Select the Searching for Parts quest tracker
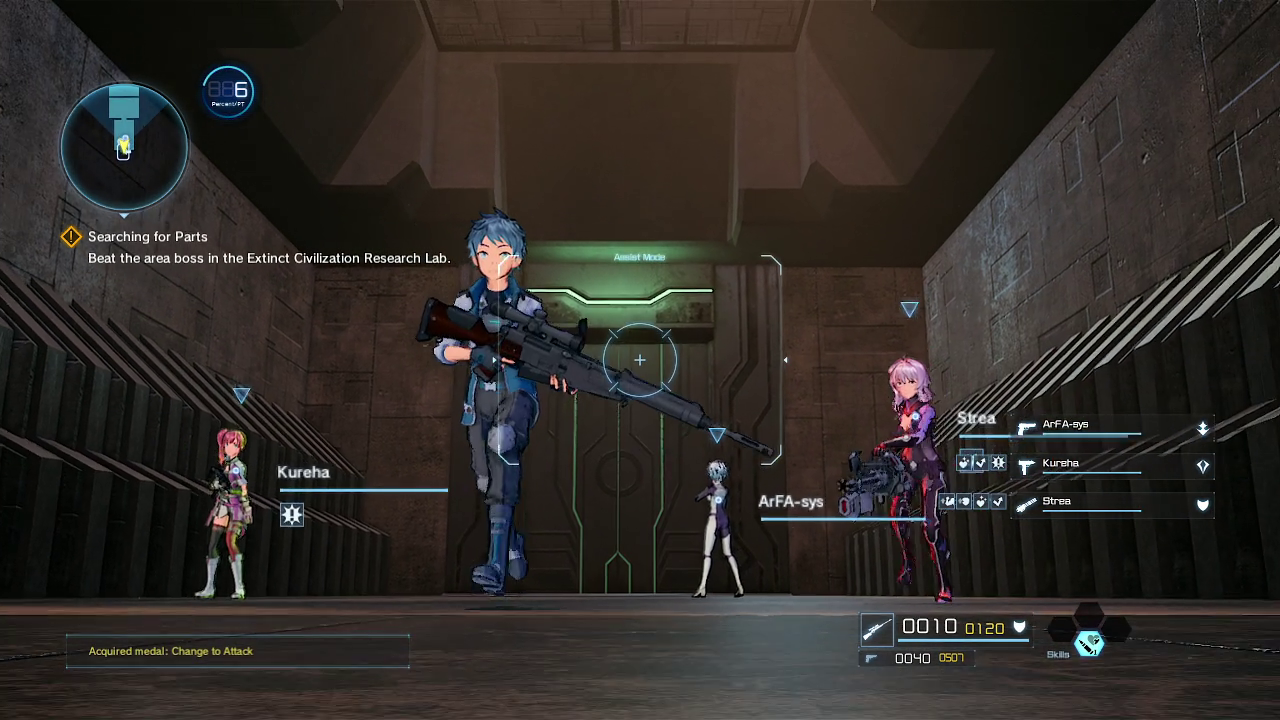The height and width of the screenshot is (720, 1280). [147, 237]
